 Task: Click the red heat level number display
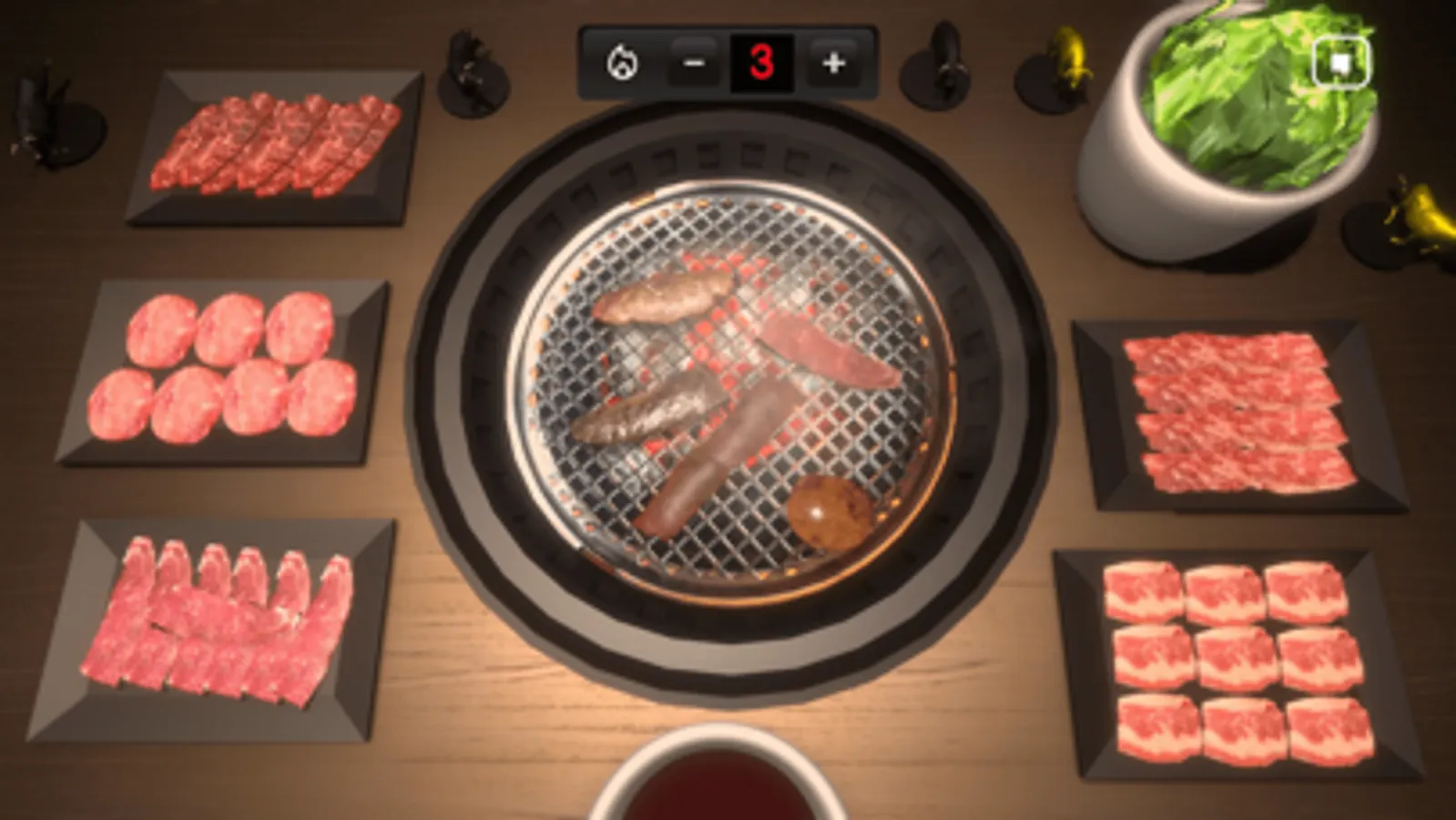point(762,61)
